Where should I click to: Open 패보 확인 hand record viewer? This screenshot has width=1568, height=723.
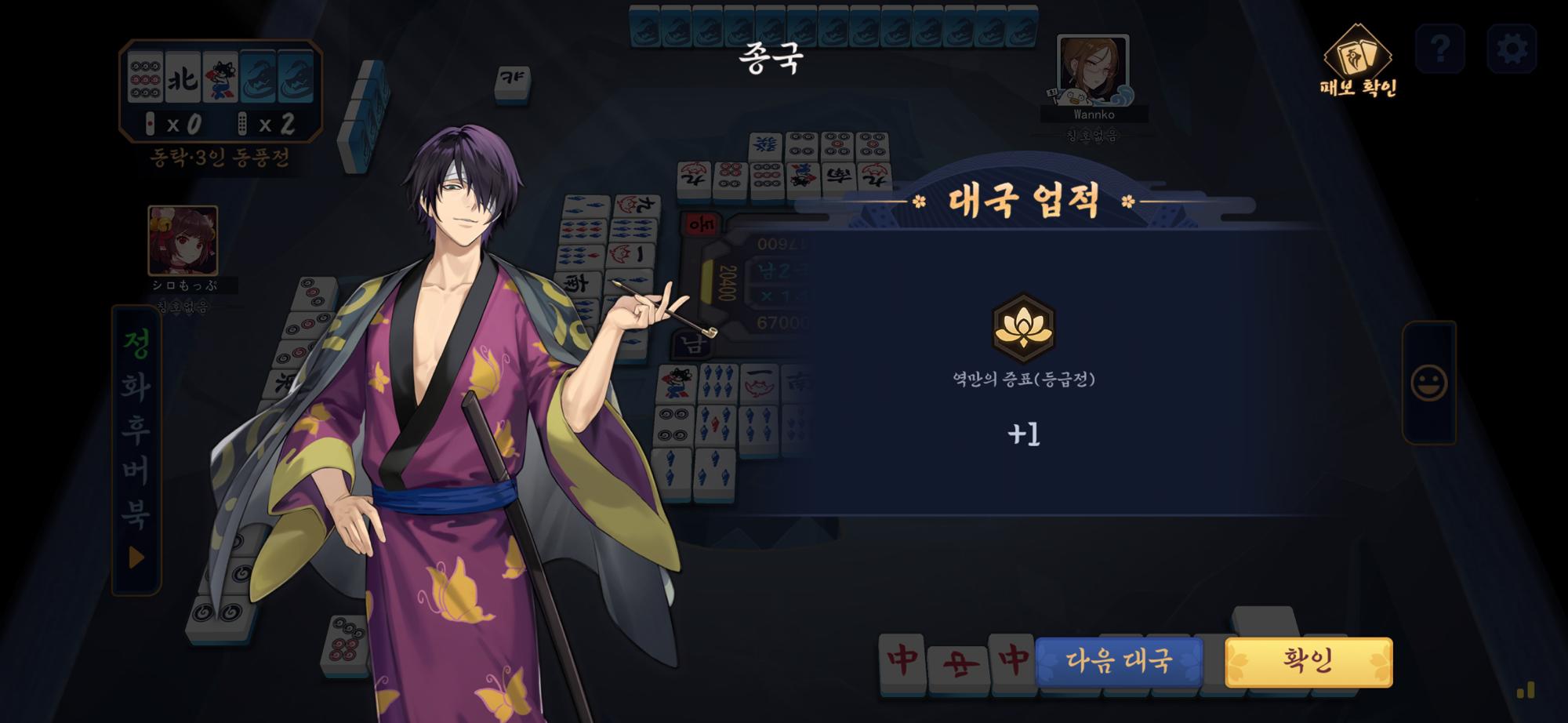1358,61
